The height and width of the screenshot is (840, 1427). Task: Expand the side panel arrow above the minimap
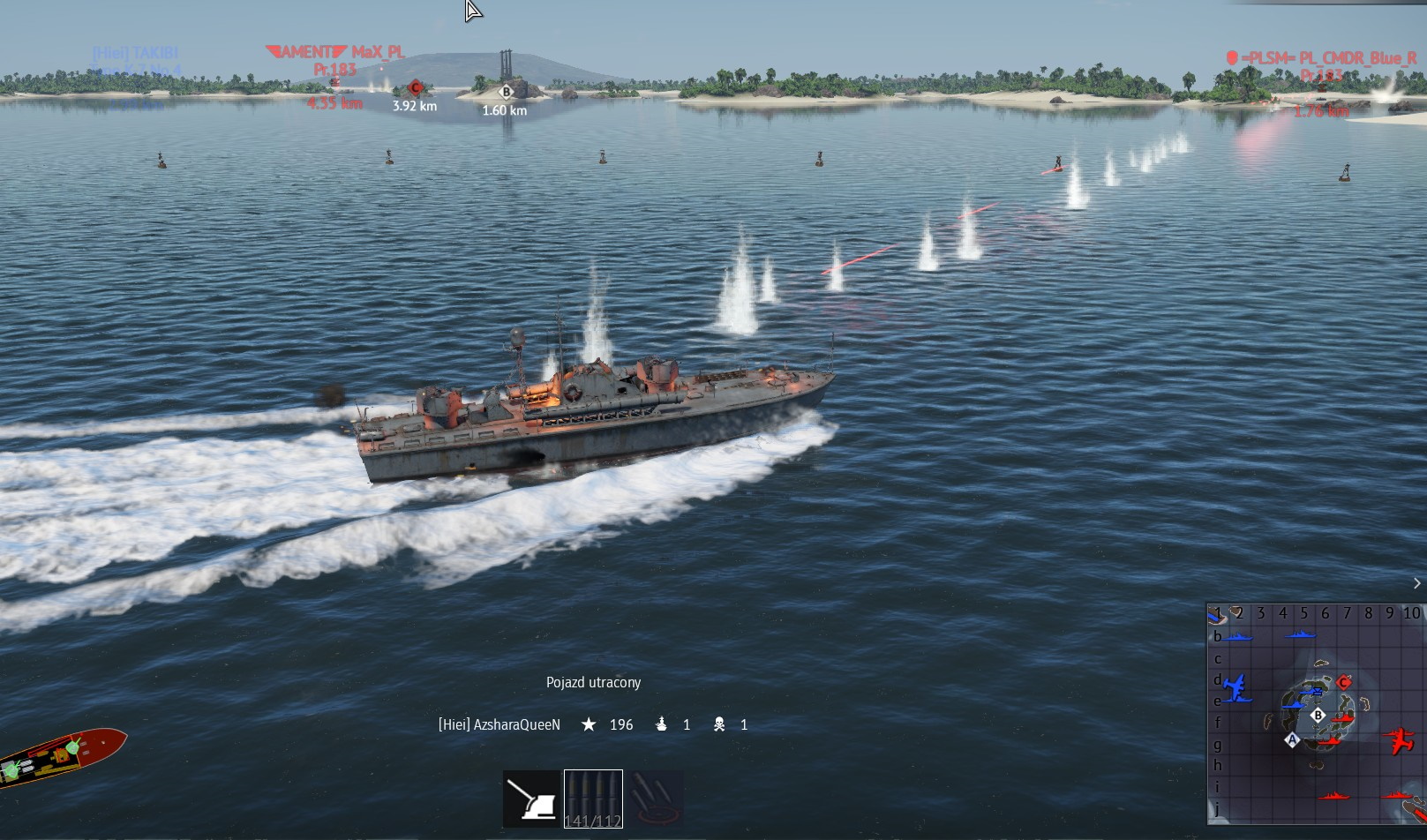1416,583
